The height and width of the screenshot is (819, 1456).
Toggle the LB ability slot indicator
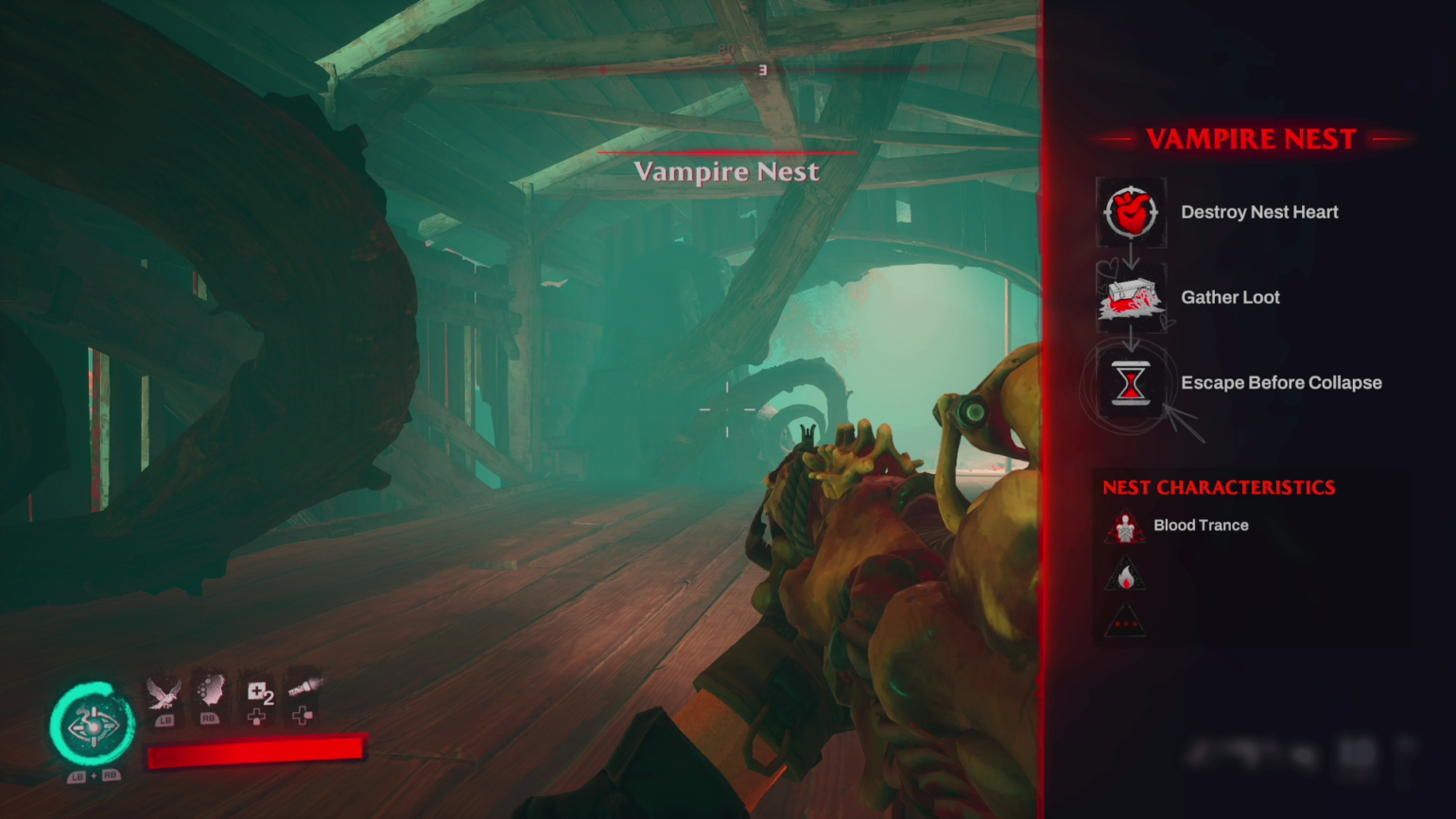click(x=165, y=719)
